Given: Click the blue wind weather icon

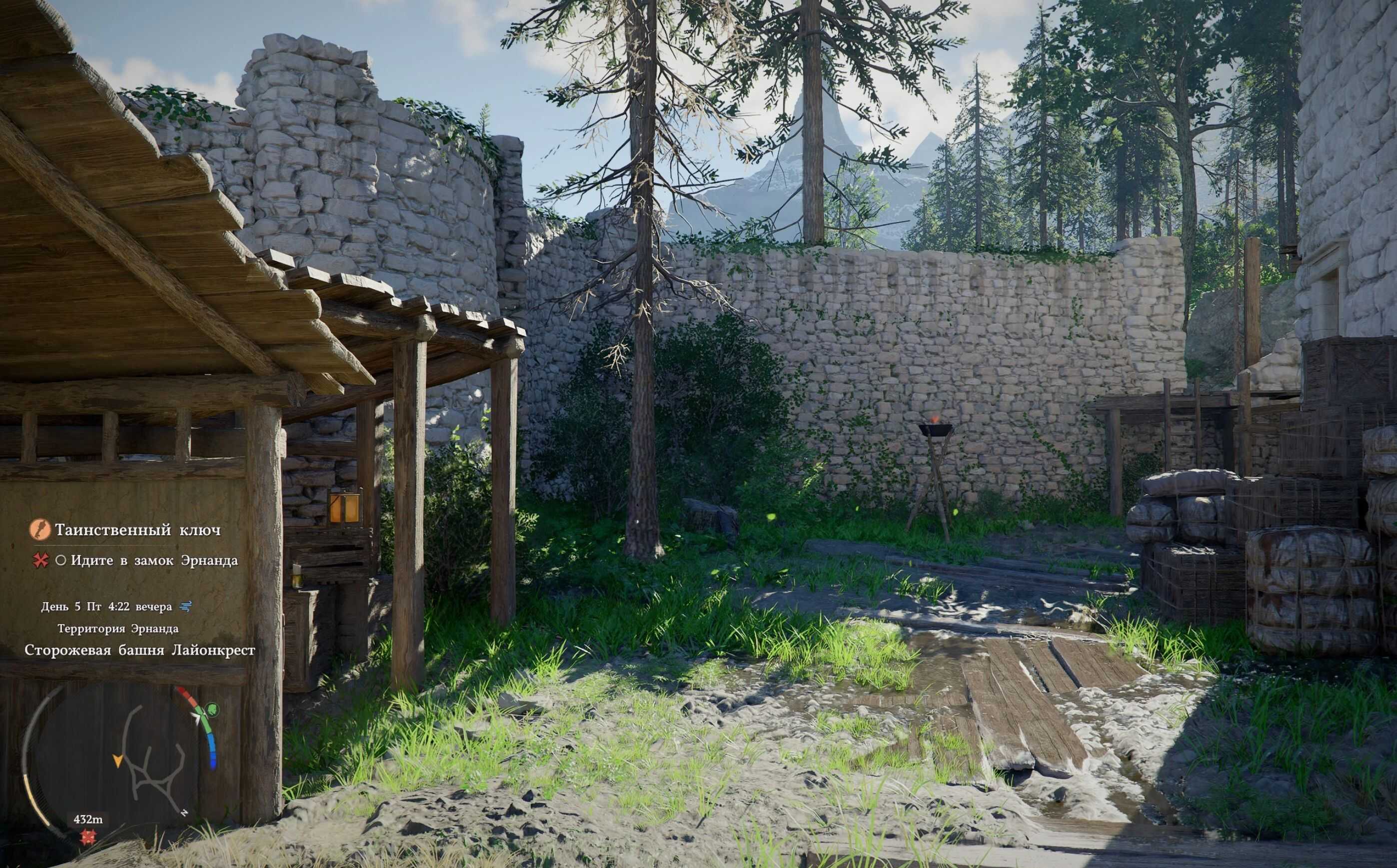Looking at the screenshot, I should [185, 606].
